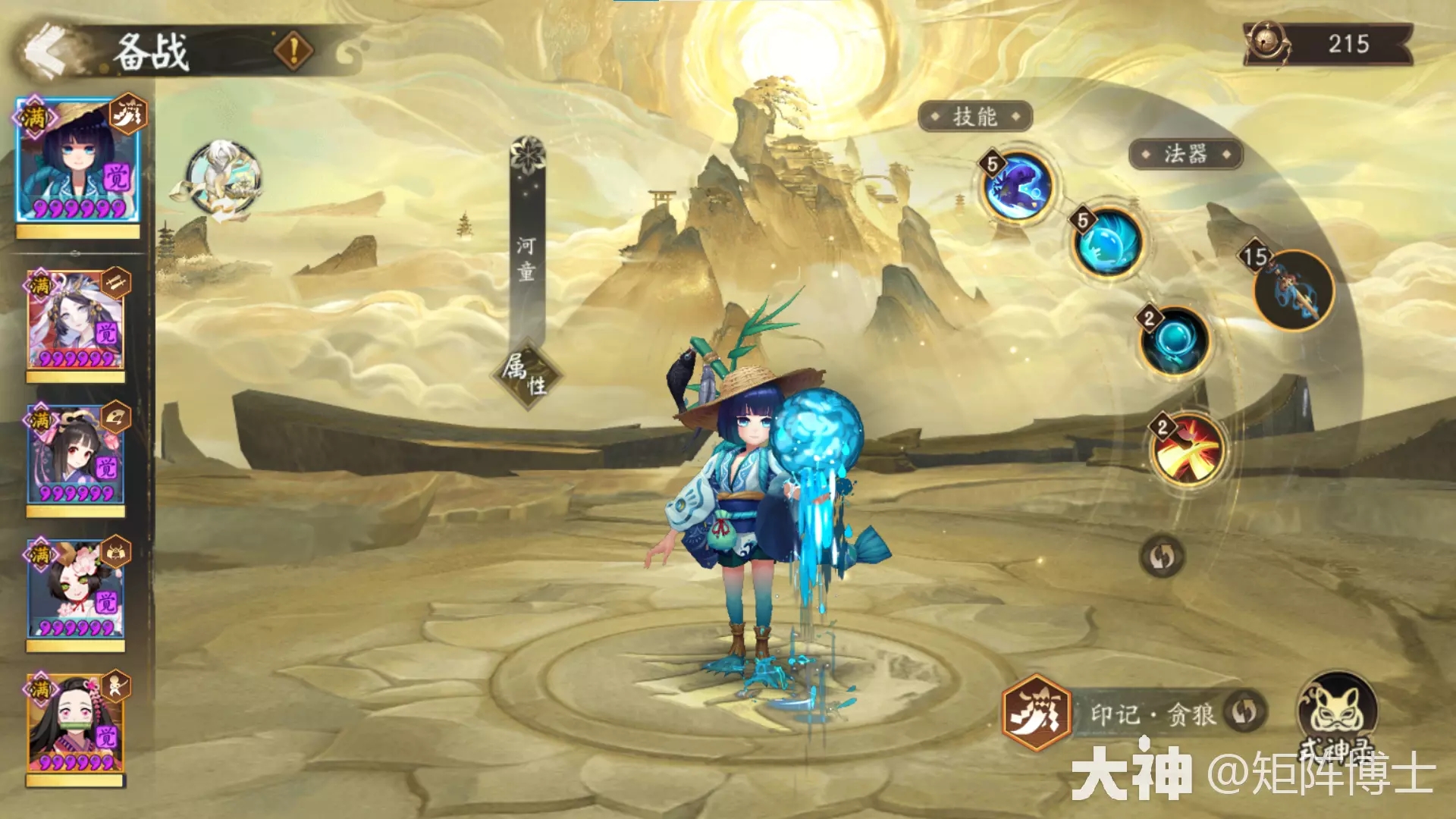Image resolution: width=1456 pixels, height=819 pixels.
Task: Open the orange exclamation info icon
Action: 293,51
